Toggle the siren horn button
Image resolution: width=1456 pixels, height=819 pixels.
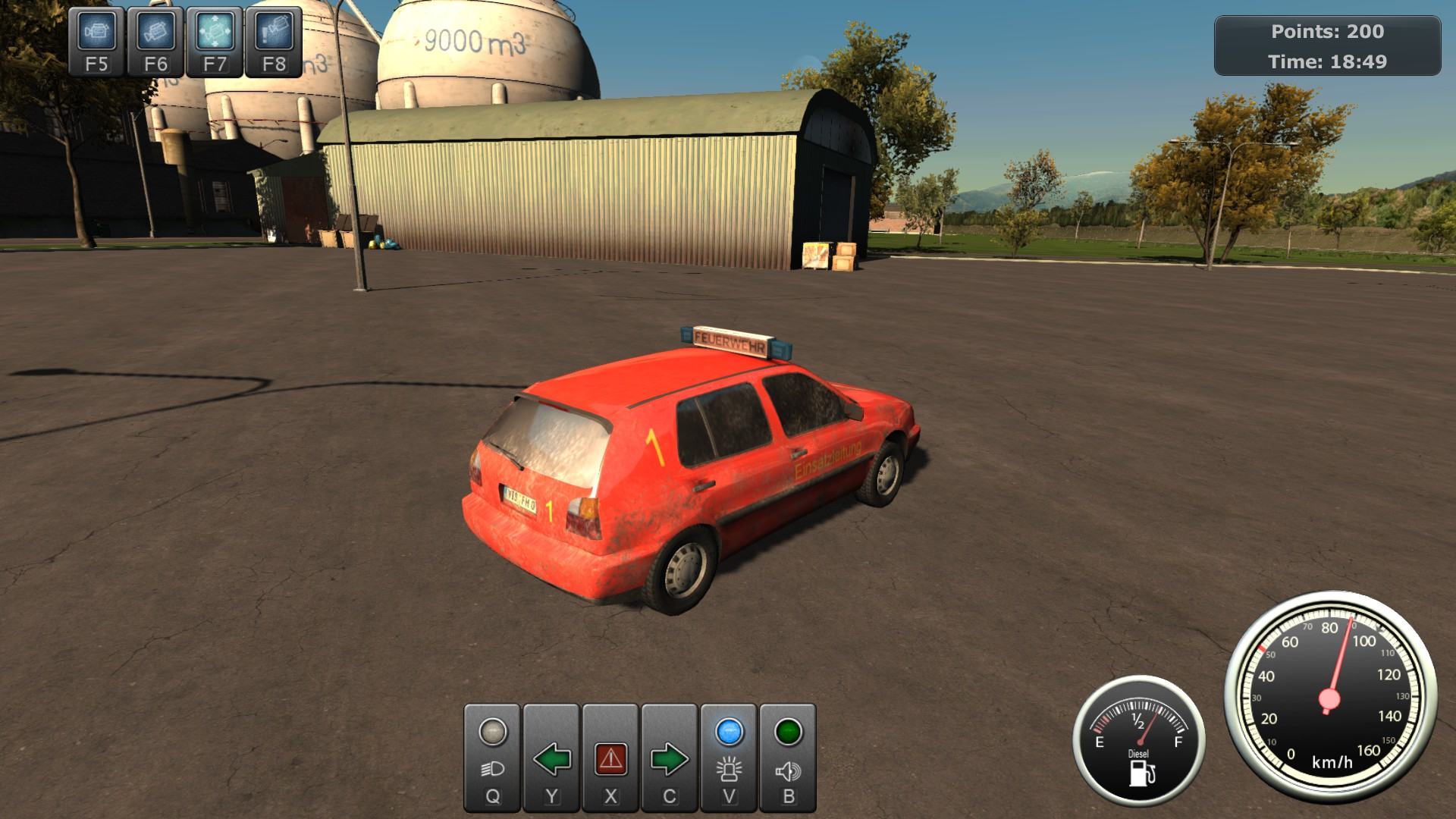pos(788,758)
